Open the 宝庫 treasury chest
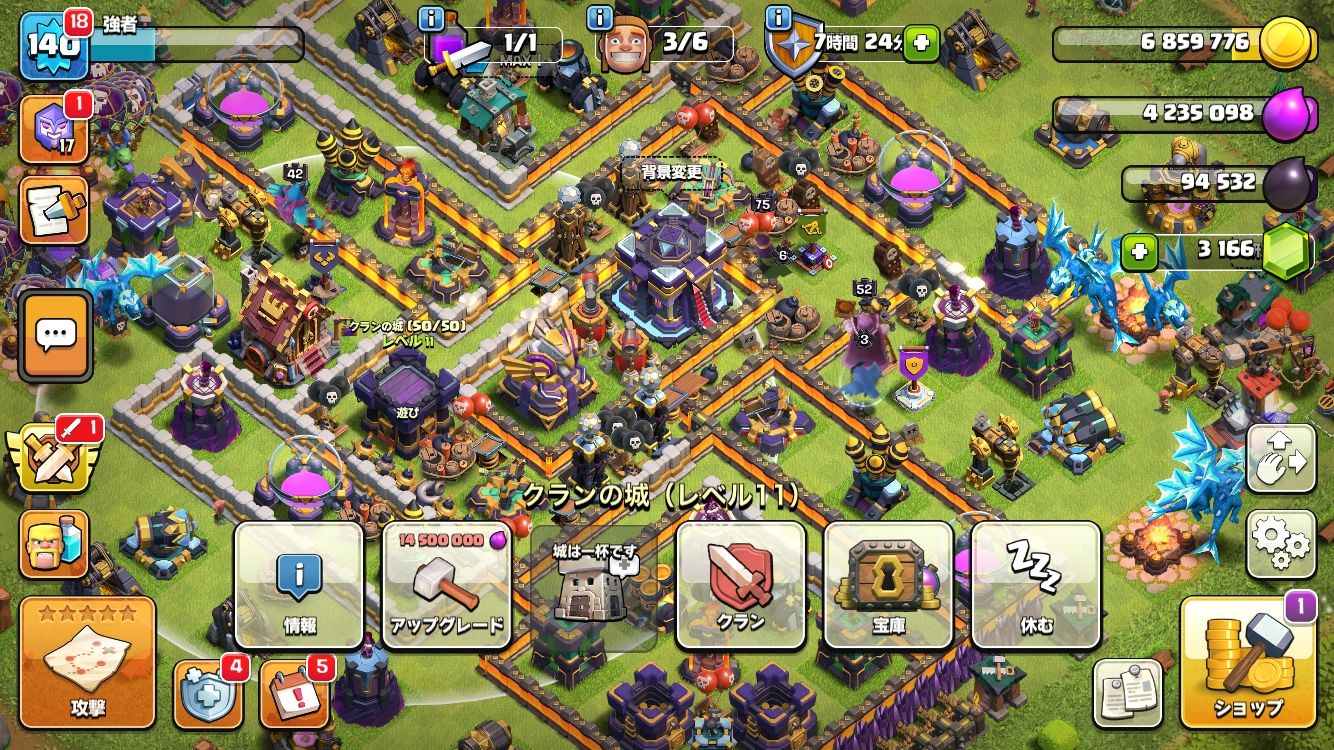The image size is (1334, 750). (888, 586)
